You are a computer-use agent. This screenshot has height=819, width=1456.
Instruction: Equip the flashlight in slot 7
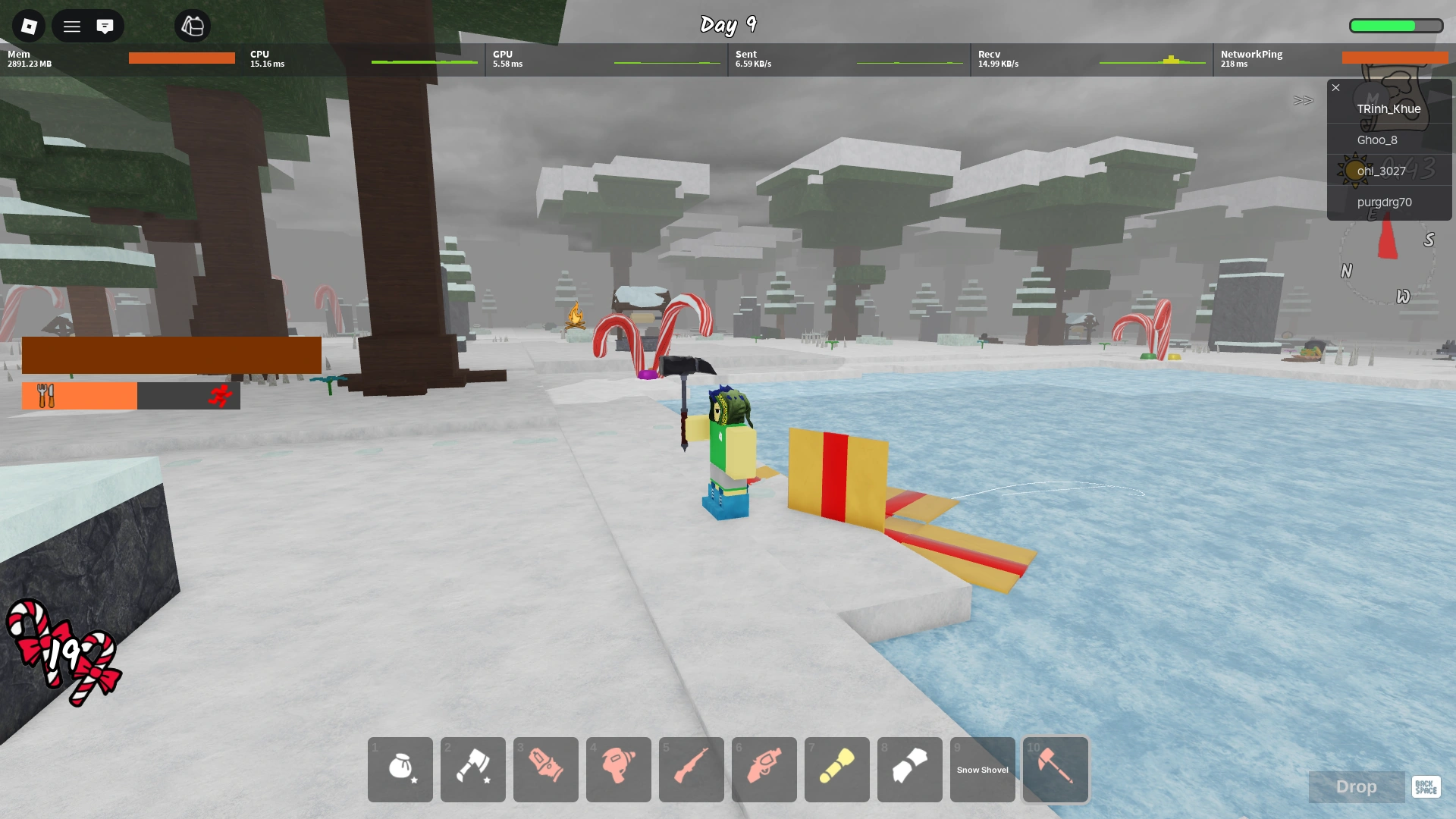[836, 770]
